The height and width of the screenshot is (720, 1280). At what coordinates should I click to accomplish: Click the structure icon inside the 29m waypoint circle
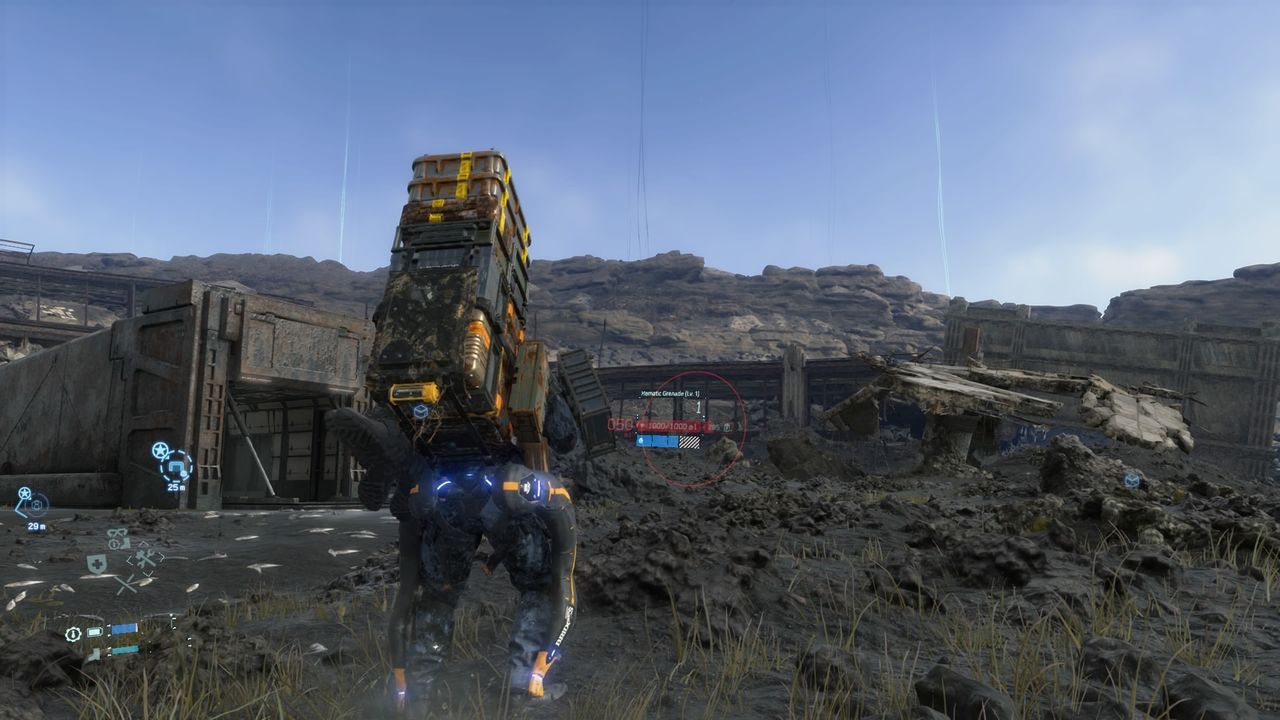pos(37,505)
